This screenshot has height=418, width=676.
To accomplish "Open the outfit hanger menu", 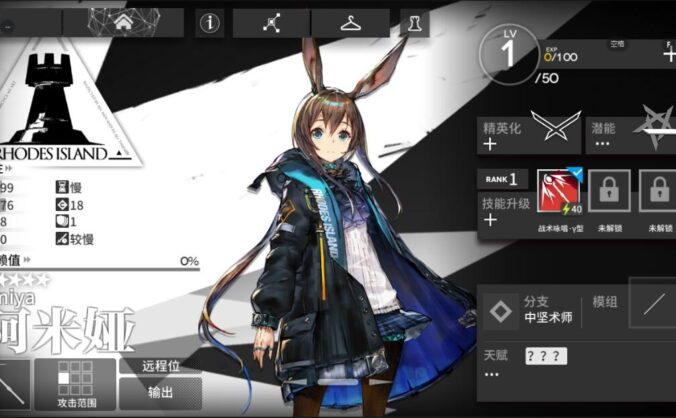I will pos(349,24).
